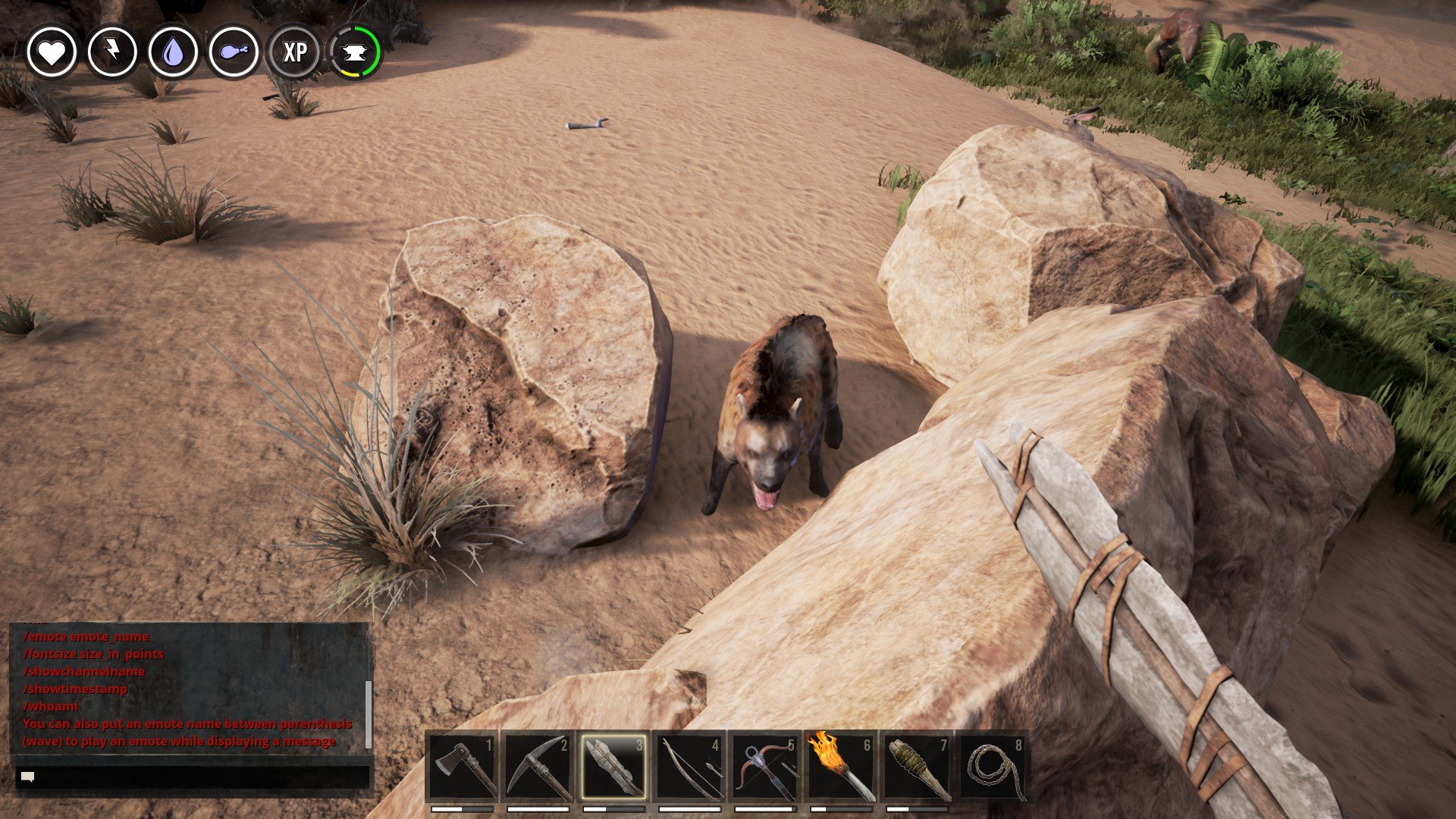Click the anvil crafting progress icon
This screenshot has height=819, width=1456.
[355, 52]
